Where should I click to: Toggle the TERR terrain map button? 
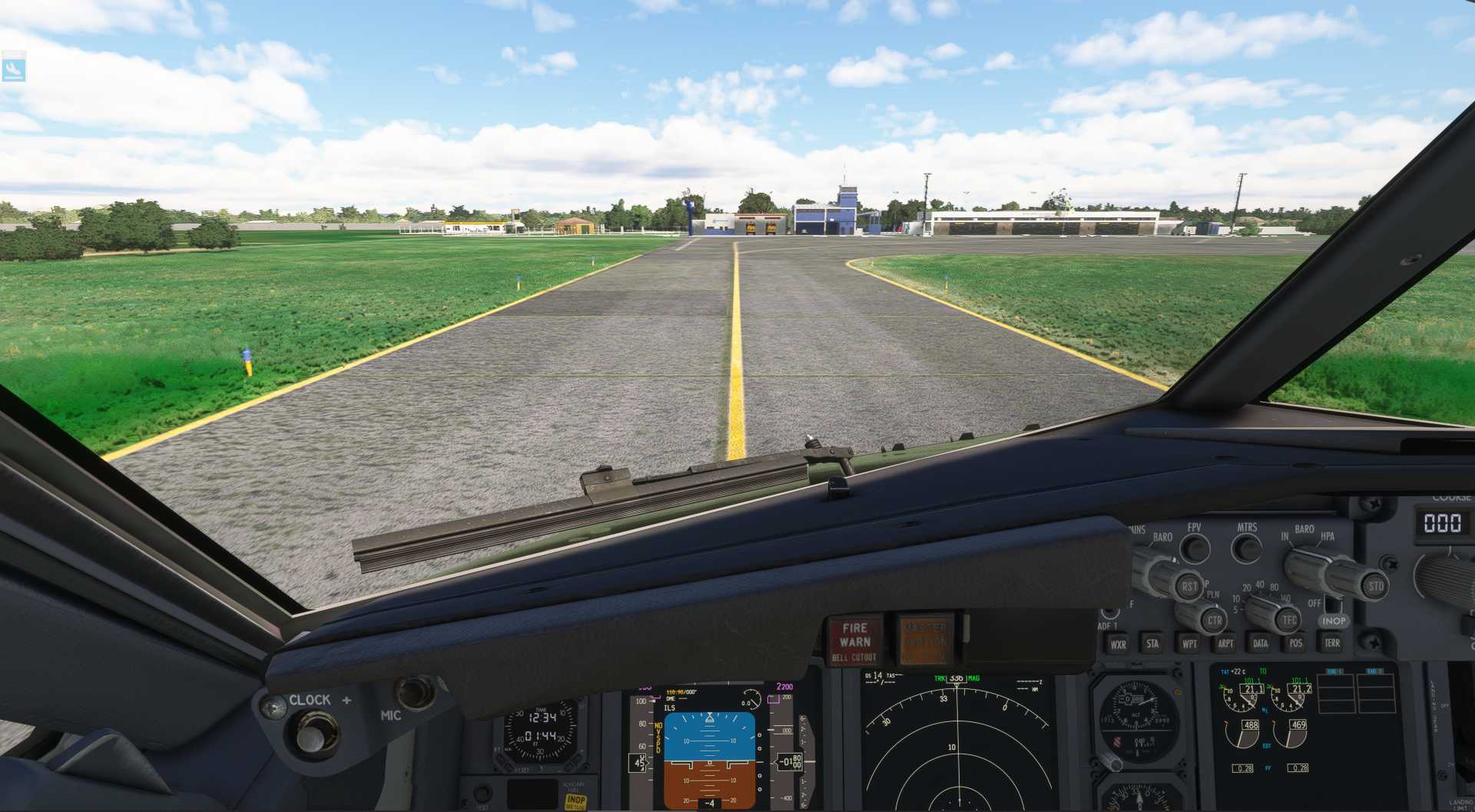click(1332, 643)
